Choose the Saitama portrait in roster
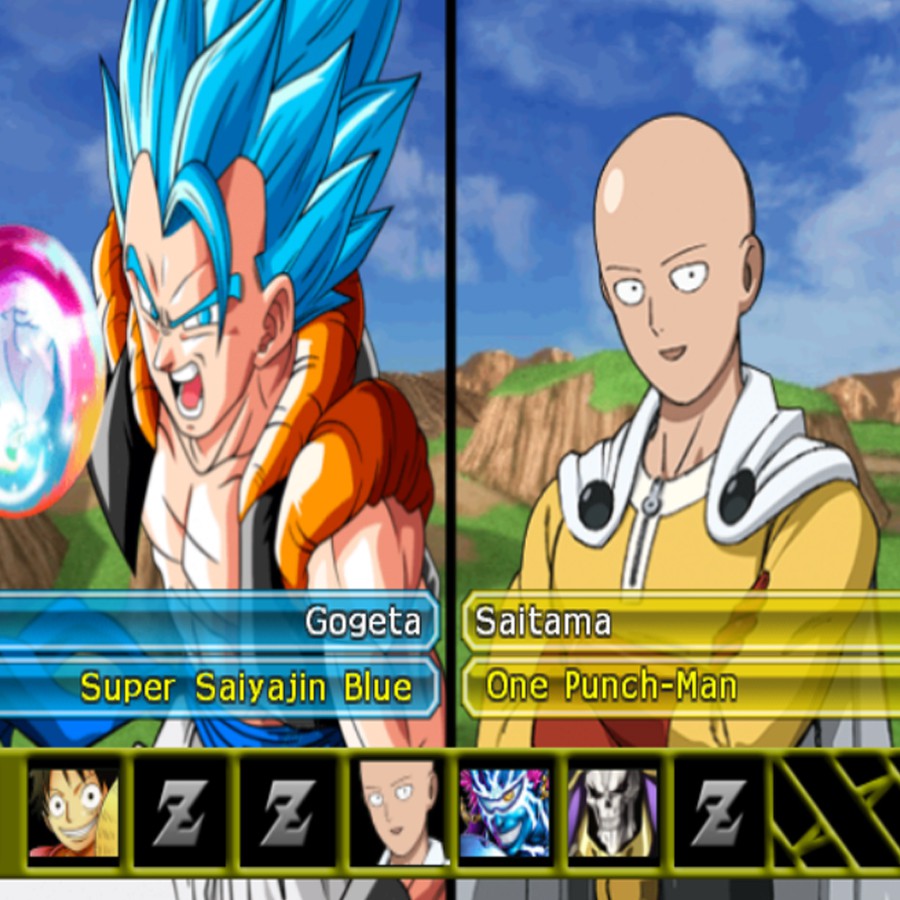 click(396, 811)
